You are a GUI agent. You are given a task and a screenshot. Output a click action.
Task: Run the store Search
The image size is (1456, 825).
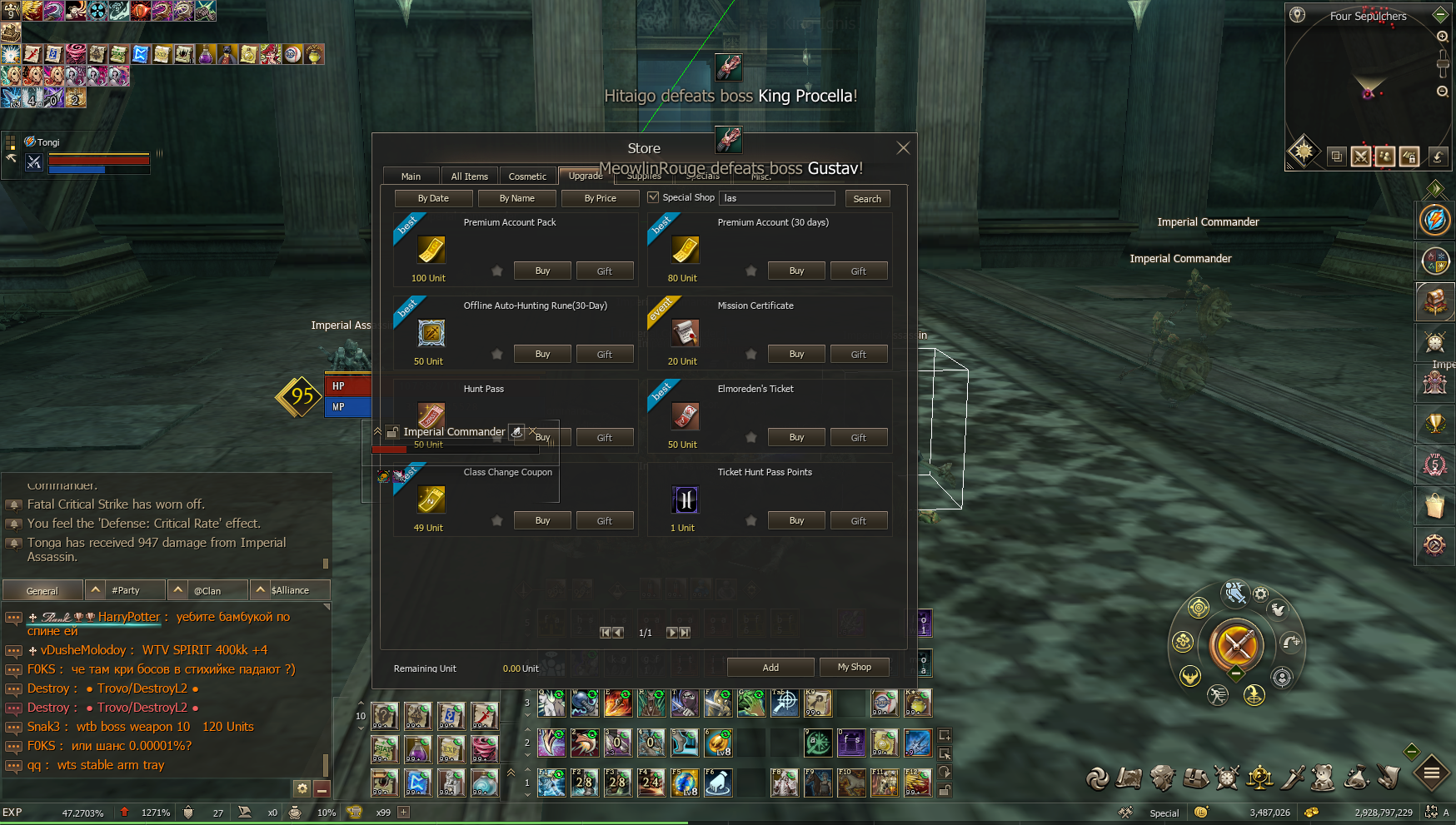867,199
